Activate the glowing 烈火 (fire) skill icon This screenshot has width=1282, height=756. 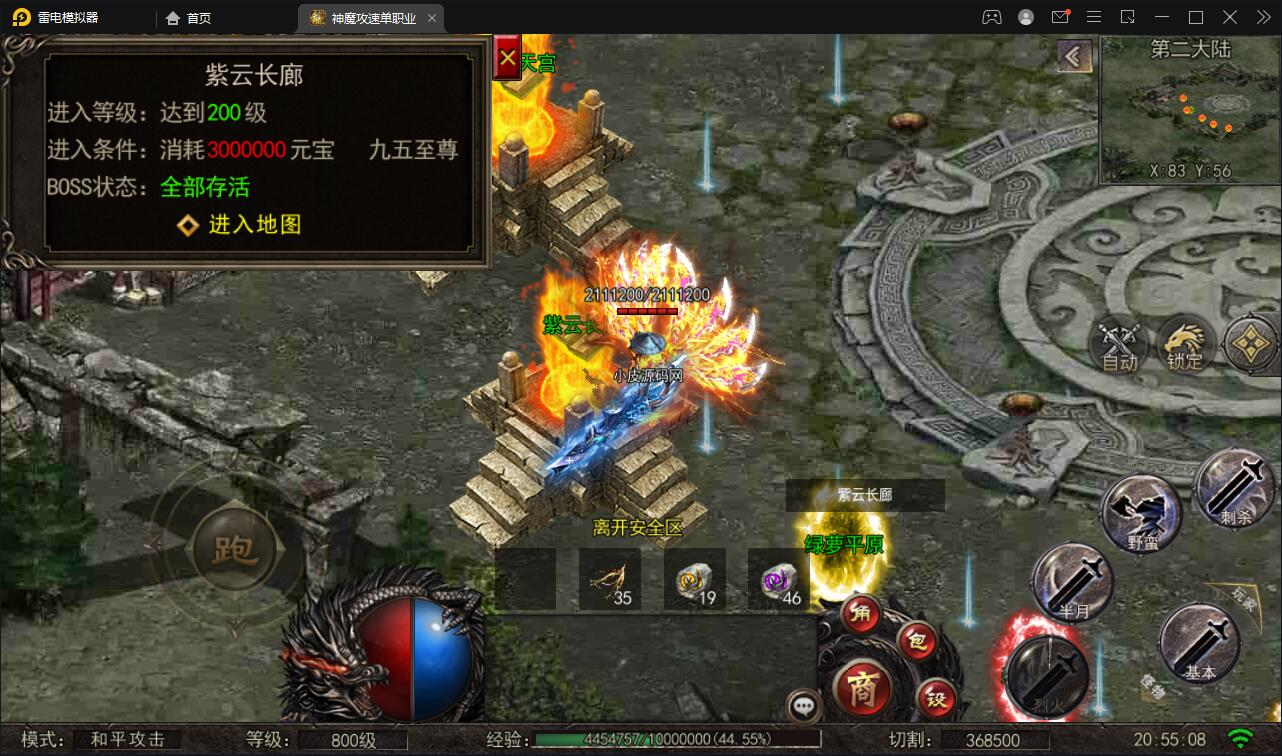point(1046,677)
